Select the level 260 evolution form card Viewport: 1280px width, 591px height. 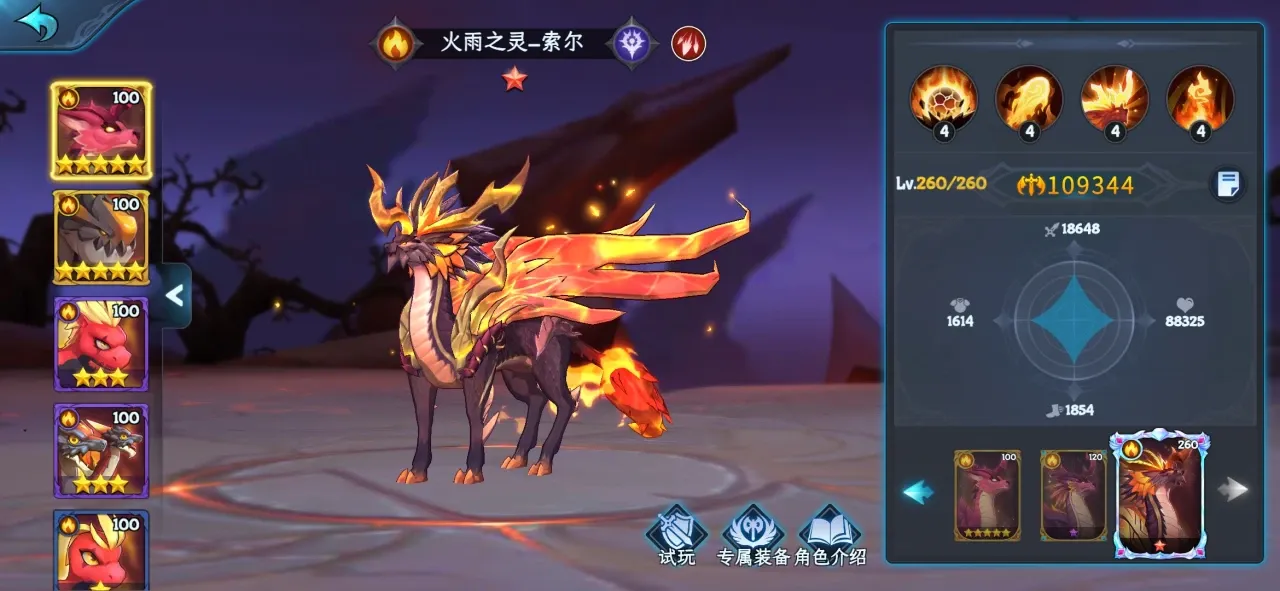point(1161,495)
